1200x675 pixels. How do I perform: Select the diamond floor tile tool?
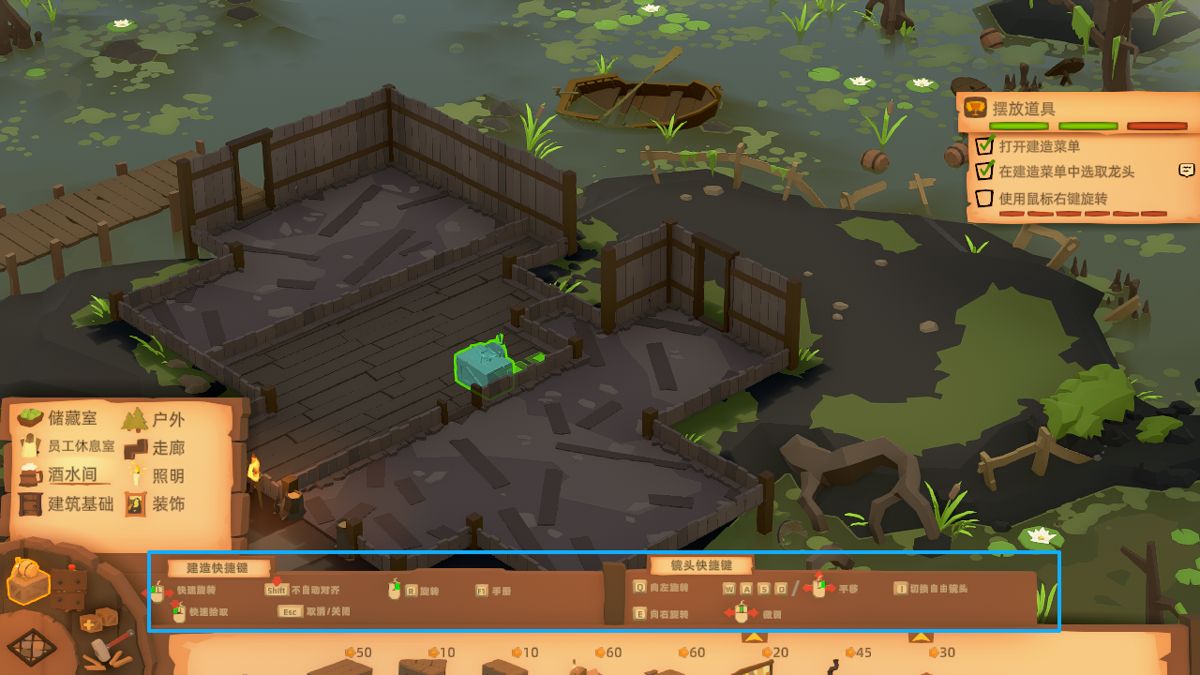32,646
